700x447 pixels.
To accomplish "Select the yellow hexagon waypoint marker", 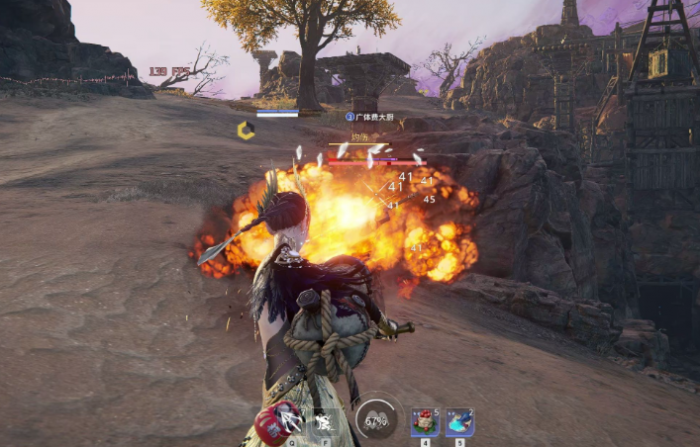I will point(245,130).
